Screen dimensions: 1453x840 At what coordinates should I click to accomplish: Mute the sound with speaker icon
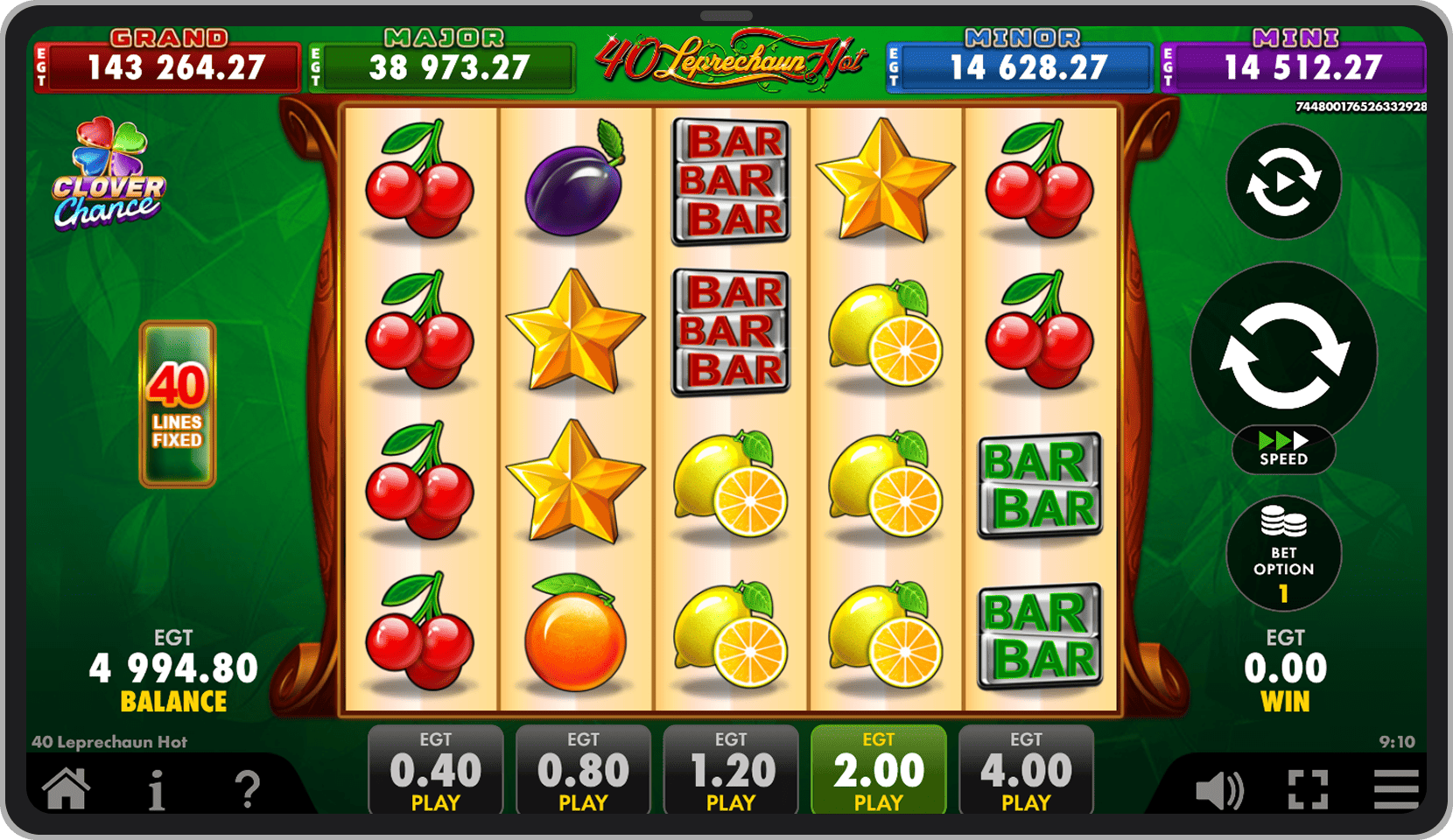pos(1218,791)
